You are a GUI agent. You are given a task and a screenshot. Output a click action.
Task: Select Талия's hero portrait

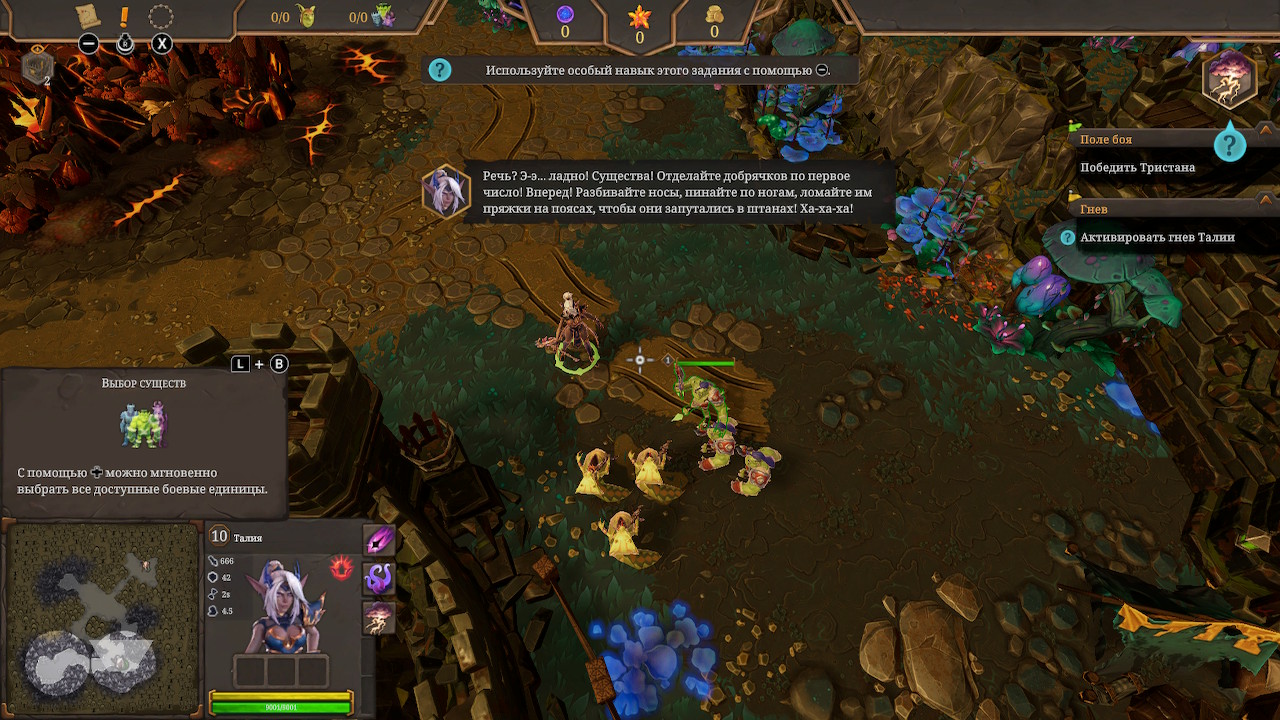click(283, 604)
